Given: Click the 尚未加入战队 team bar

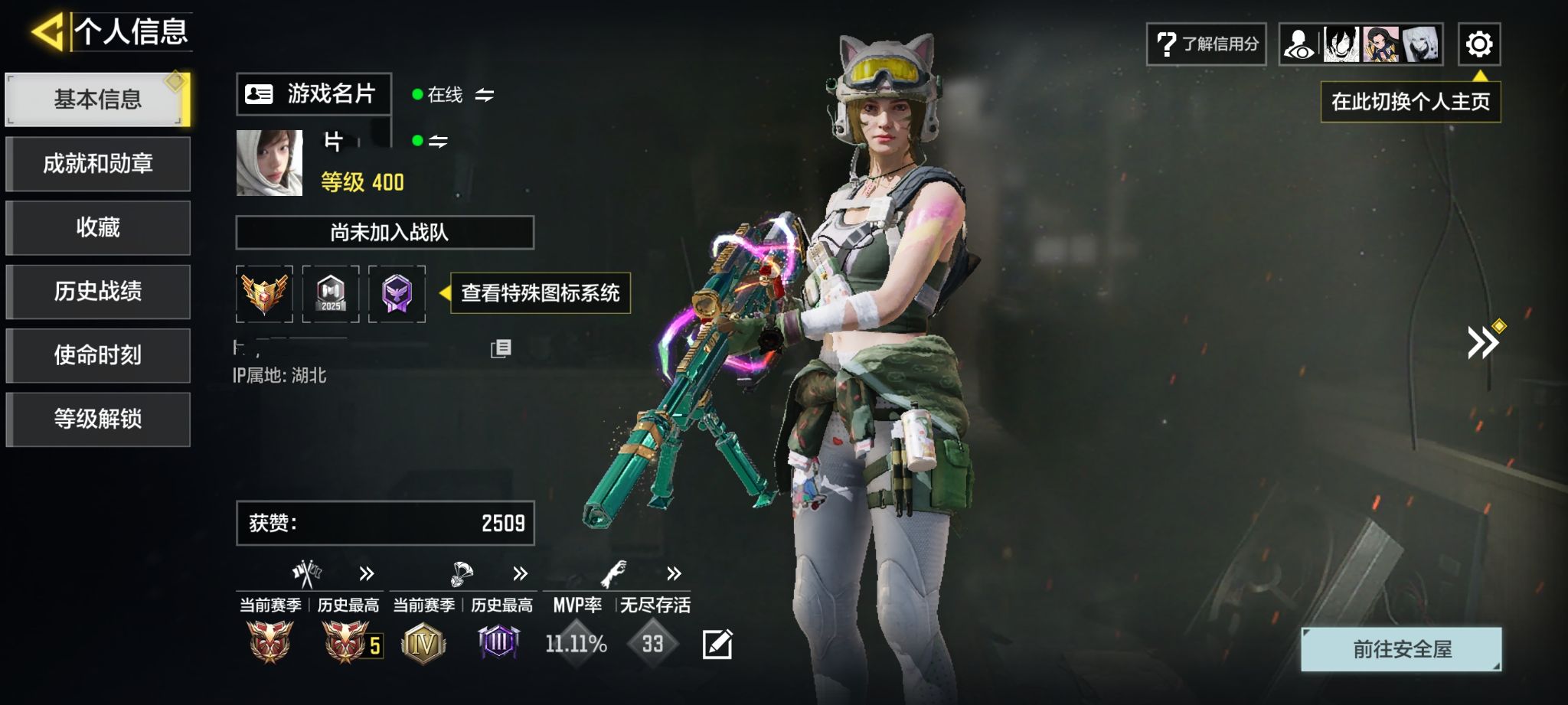Looking at the screenshot, I should 384,232.
